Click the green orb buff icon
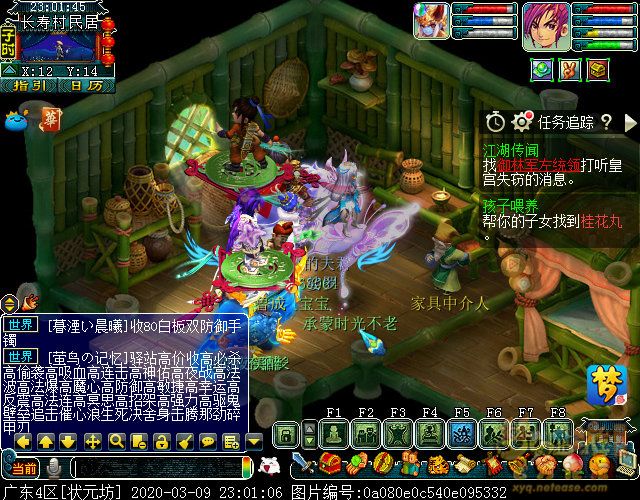This screenshot has height=500, width=640. click(541, 70)
